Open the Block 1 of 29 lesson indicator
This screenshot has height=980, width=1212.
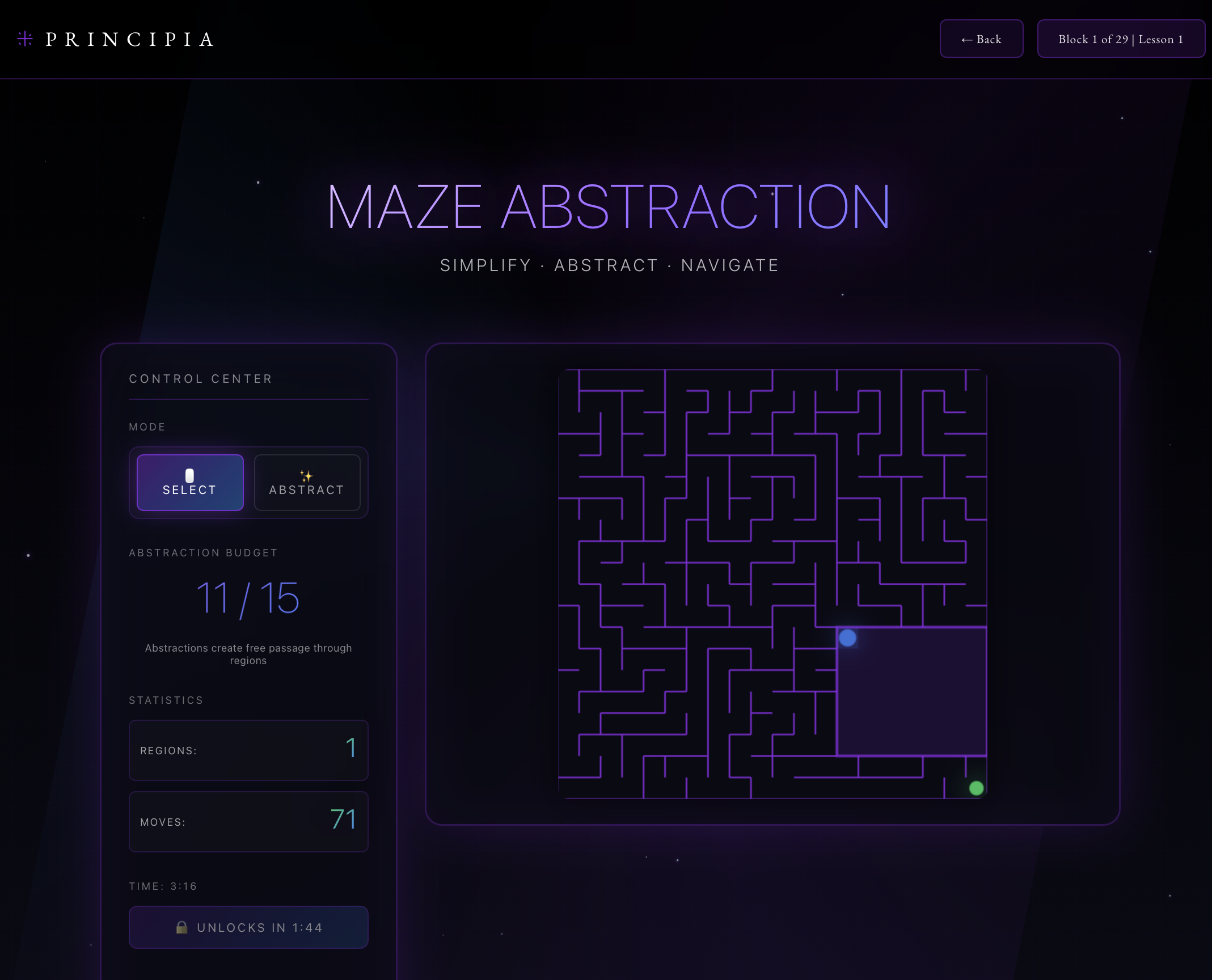tap(1121, 39)
